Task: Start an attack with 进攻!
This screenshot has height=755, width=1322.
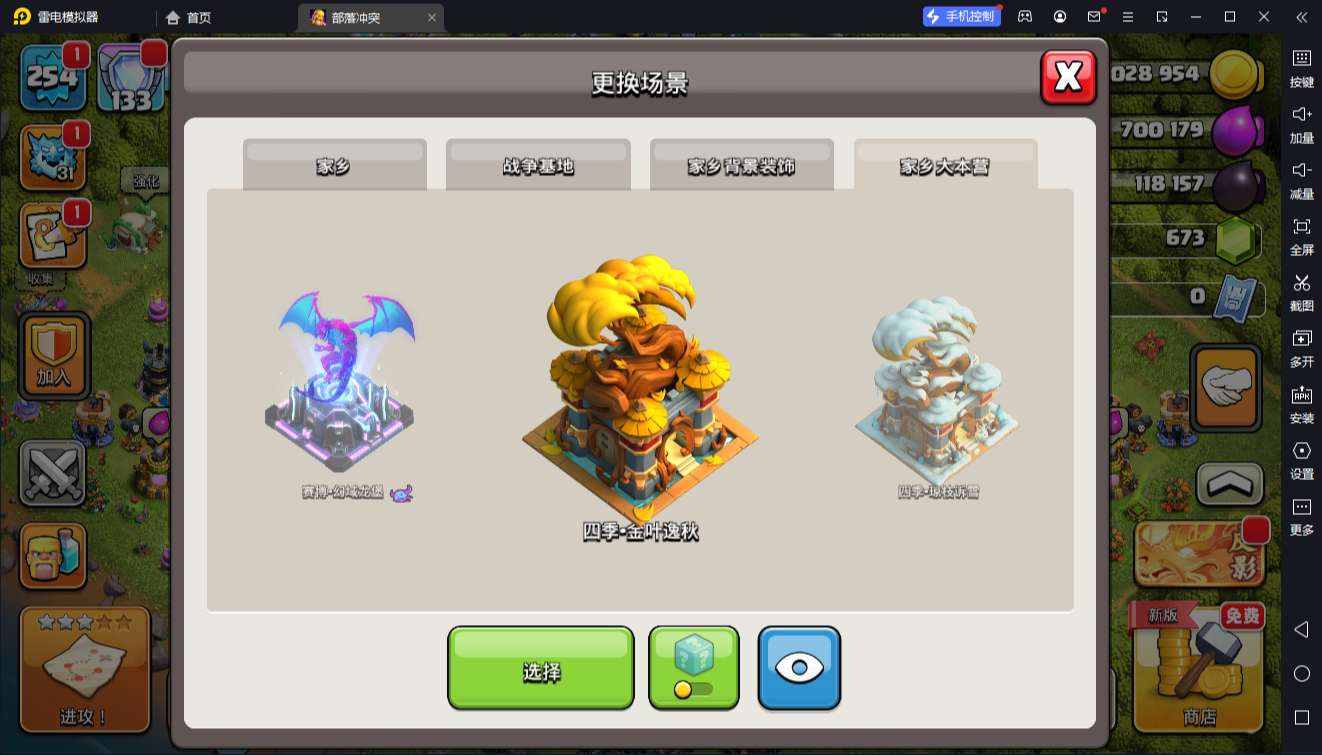Action: coord(84,668)
